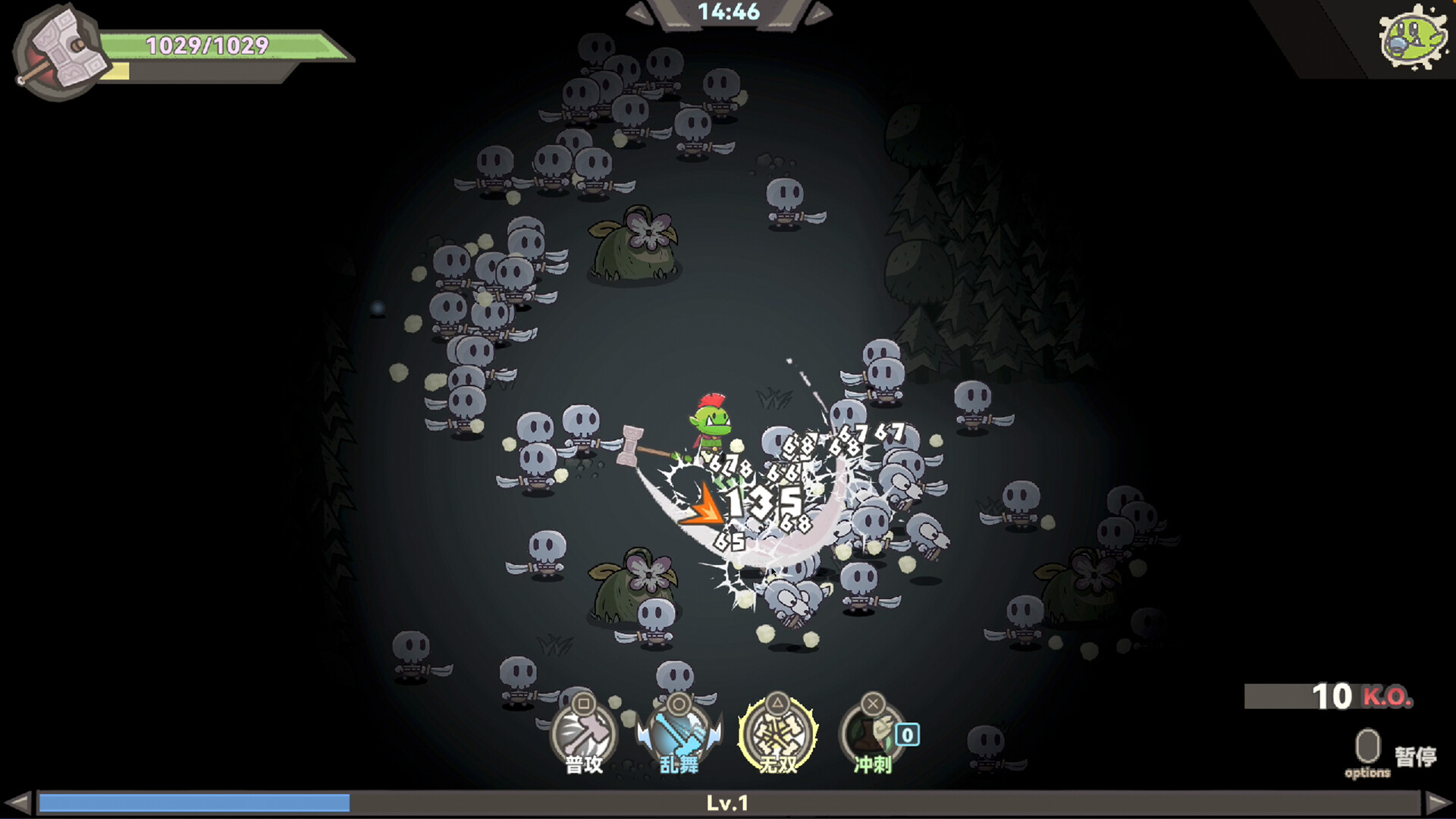Click the right arrow beside the 14:46 timer
The height and width of the screenshot is (819, 1456).
coord(819,11)
